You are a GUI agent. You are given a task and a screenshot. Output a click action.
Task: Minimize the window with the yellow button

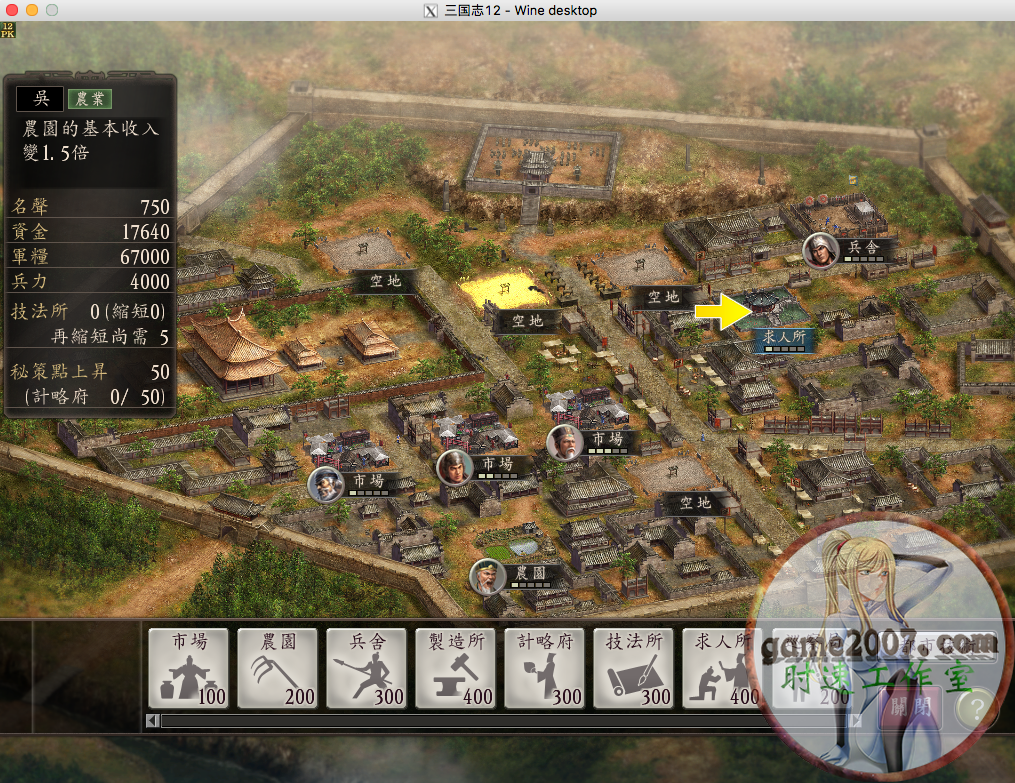pyautogui.click(x=32, y=10)
